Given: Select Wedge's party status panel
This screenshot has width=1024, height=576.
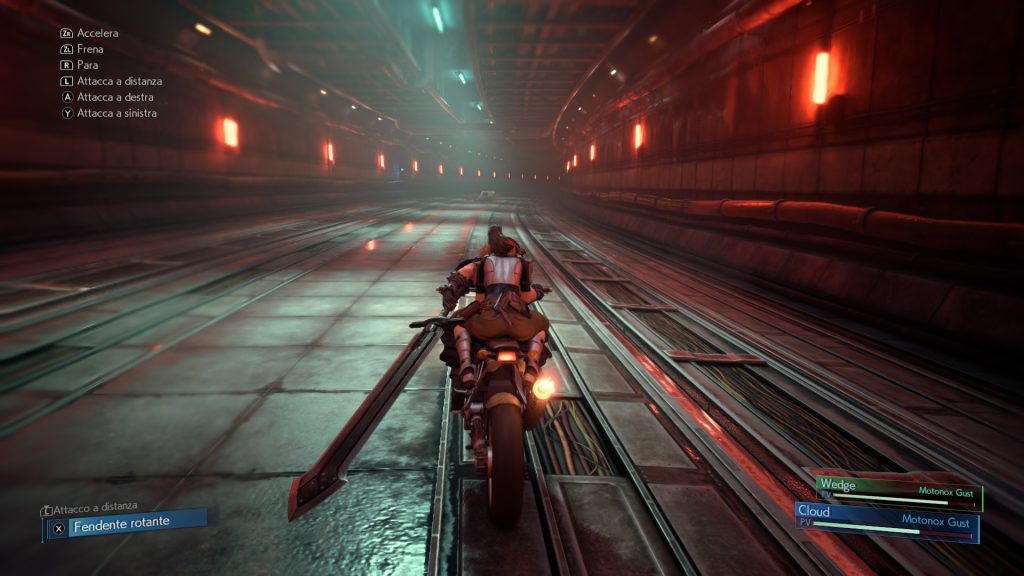Looking at the screenshot, I should point(898,491).
